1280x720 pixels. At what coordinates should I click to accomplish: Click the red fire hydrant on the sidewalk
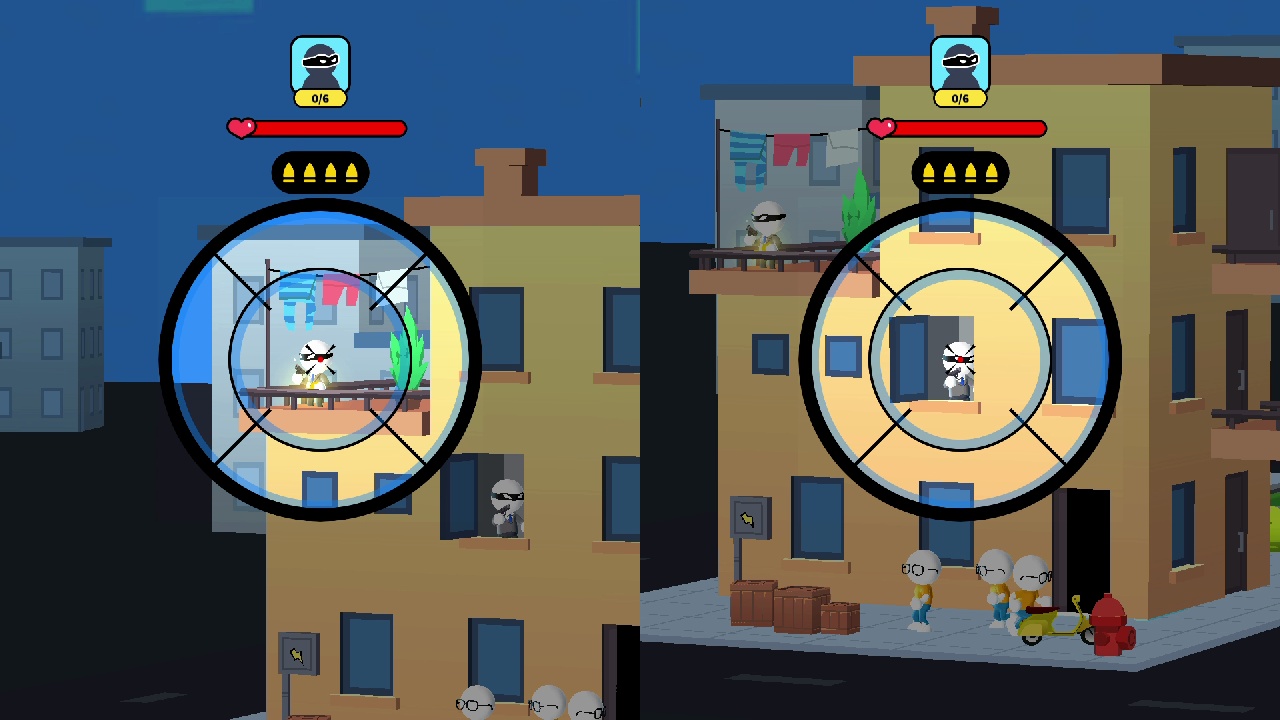coord(1111,625)
